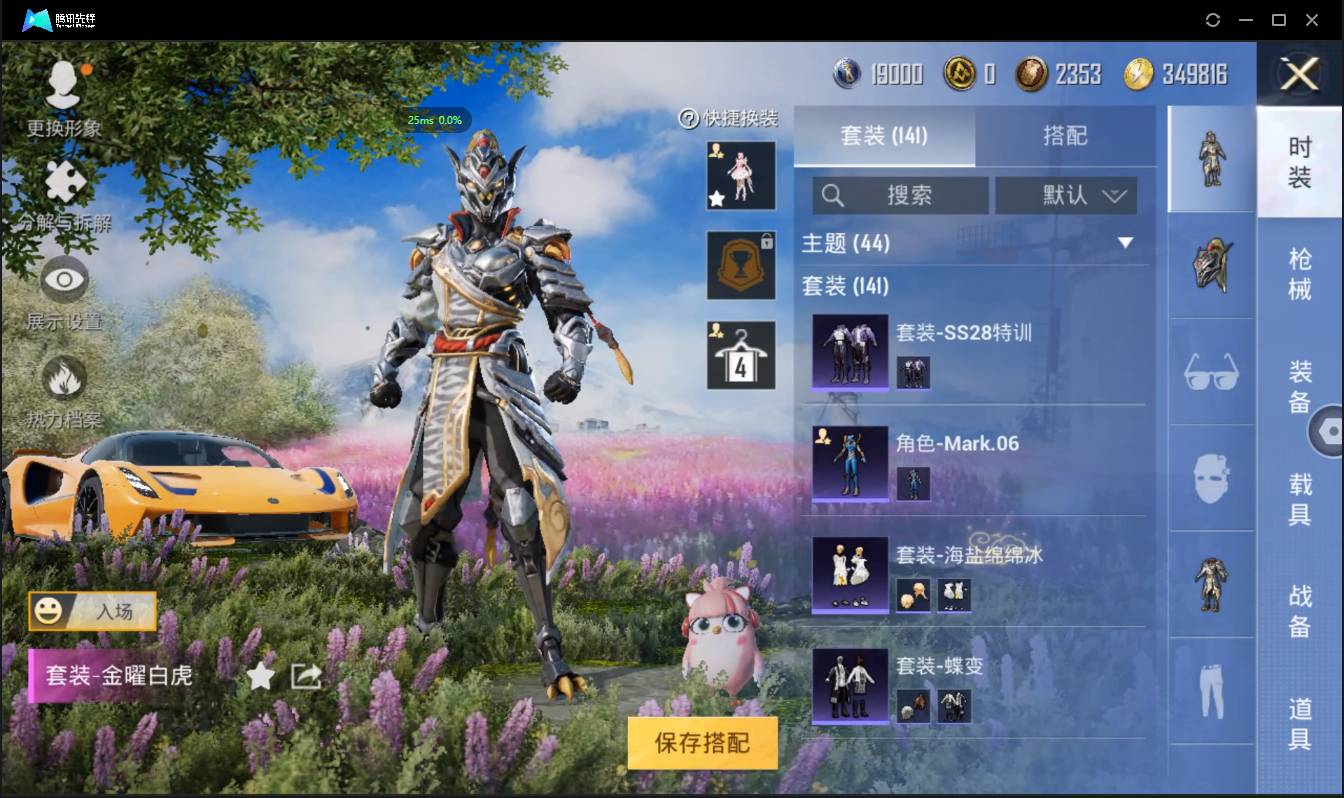Open the pants category icon
Image resolution: width=1344 pixels, height=798 pixels.
coord(1210,692)
